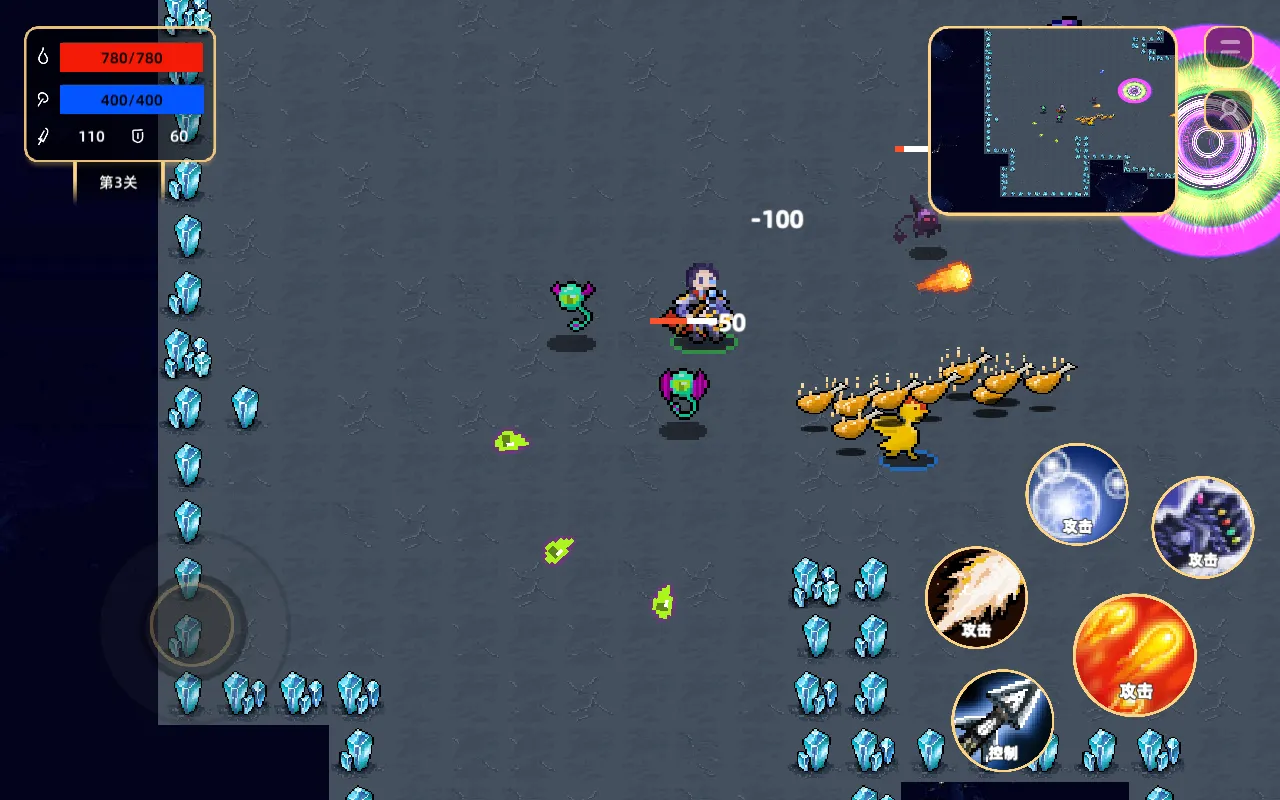Viewport: 1280px width, 800px height.
Task: Cast the white feather slash attack
Action: point(976,597)
